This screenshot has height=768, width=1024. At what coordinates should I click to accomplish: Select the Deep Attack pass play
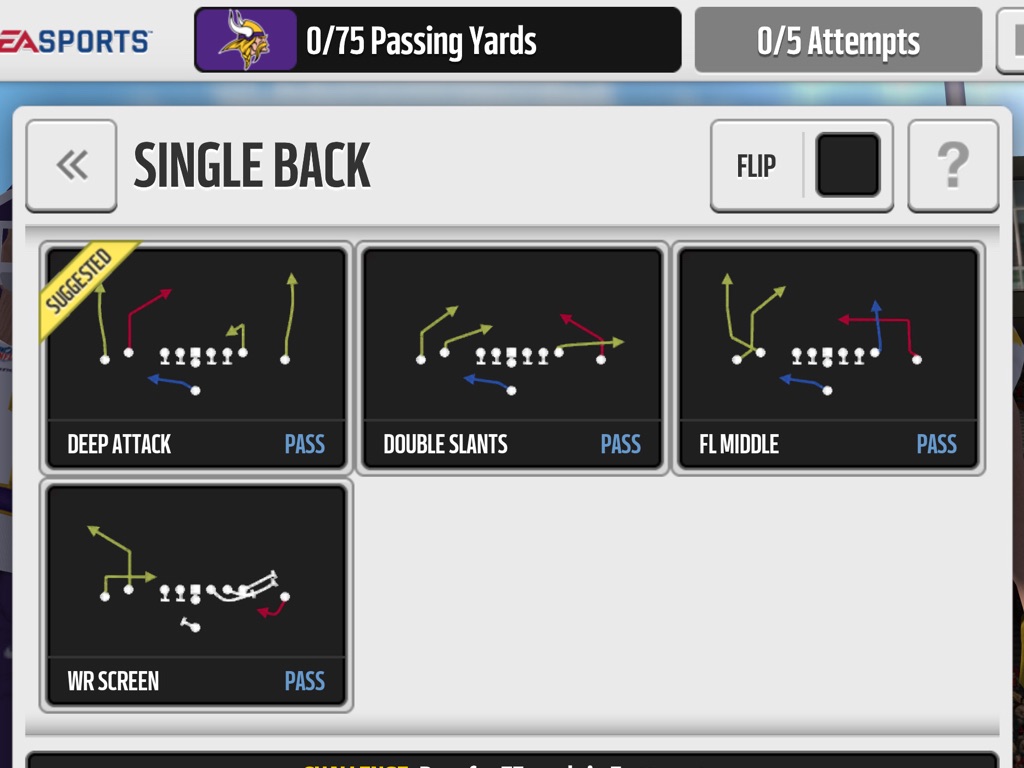[196, 357]
